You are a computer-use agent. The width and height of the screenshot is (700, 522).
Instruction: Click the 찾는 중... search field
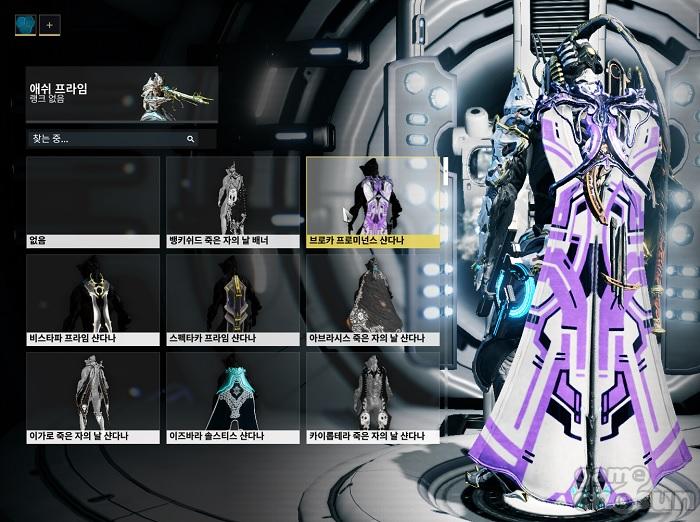(x=105, y=139)
